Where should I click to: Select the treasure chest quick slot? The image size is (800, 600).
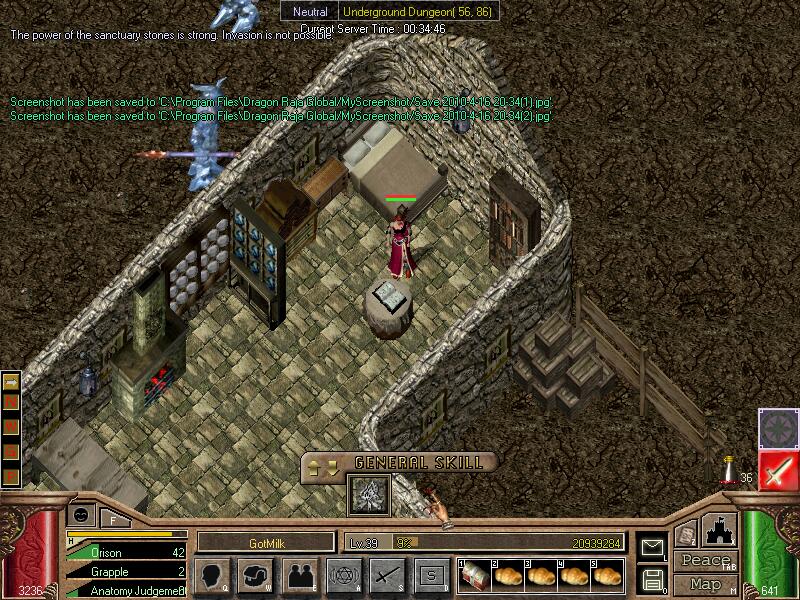point(473,576)
